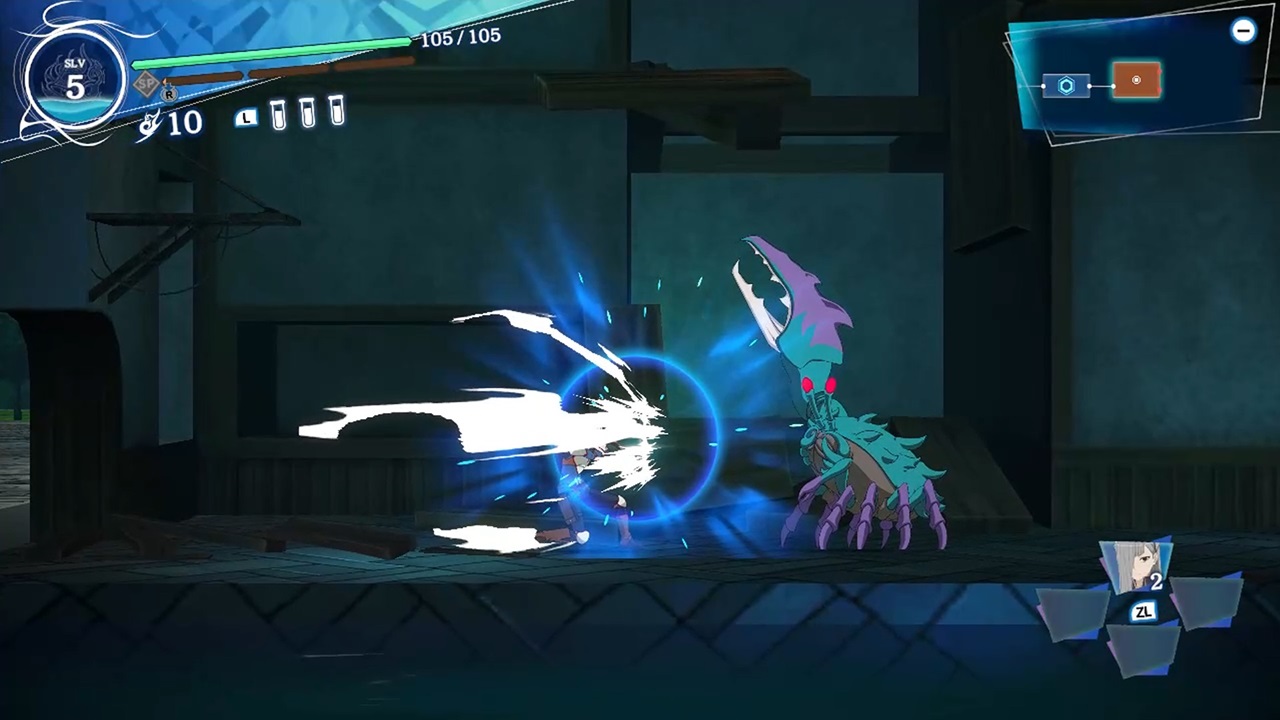Viewport: 1280px width, 720px height.
Task: Select the L button prompt icon
Action: (246, 117)
